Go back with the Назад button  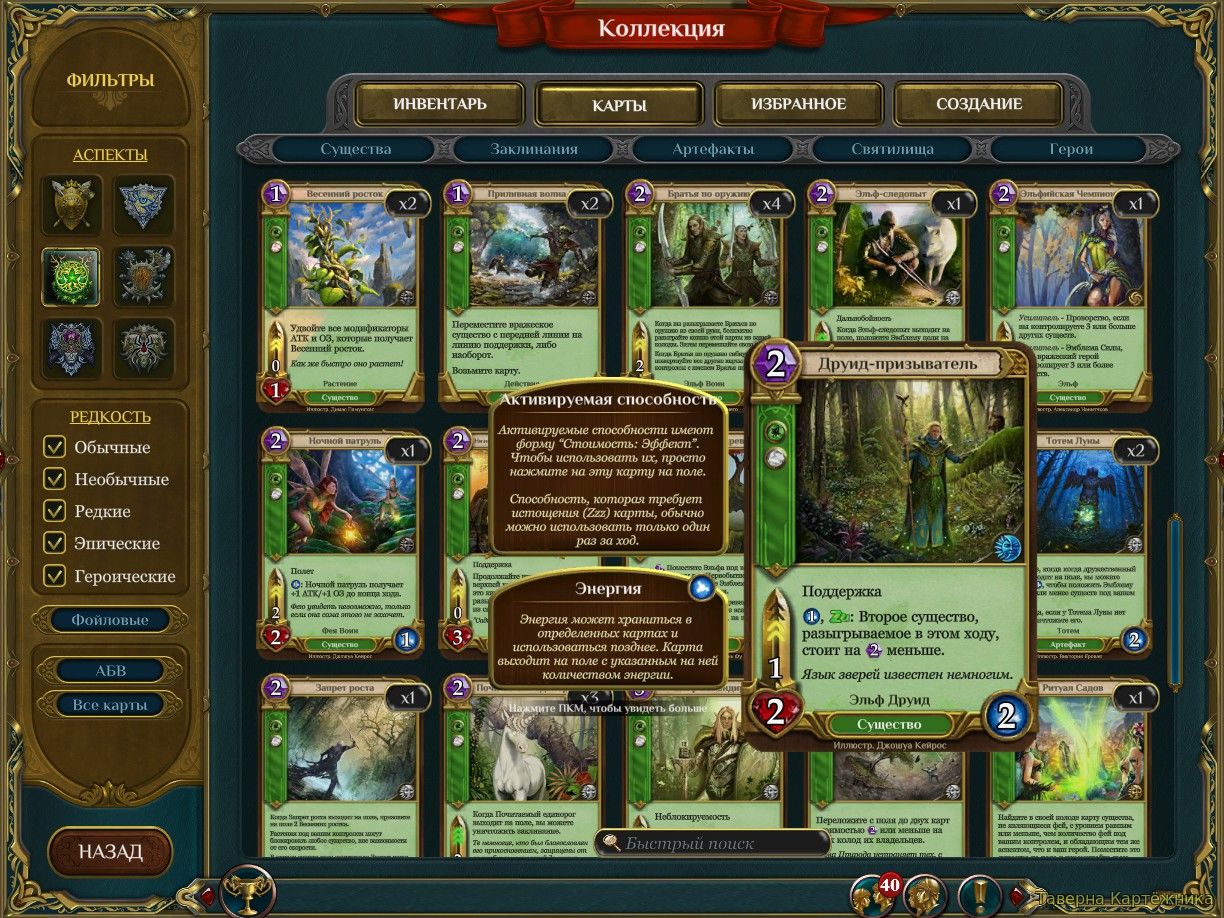(110, 852)
